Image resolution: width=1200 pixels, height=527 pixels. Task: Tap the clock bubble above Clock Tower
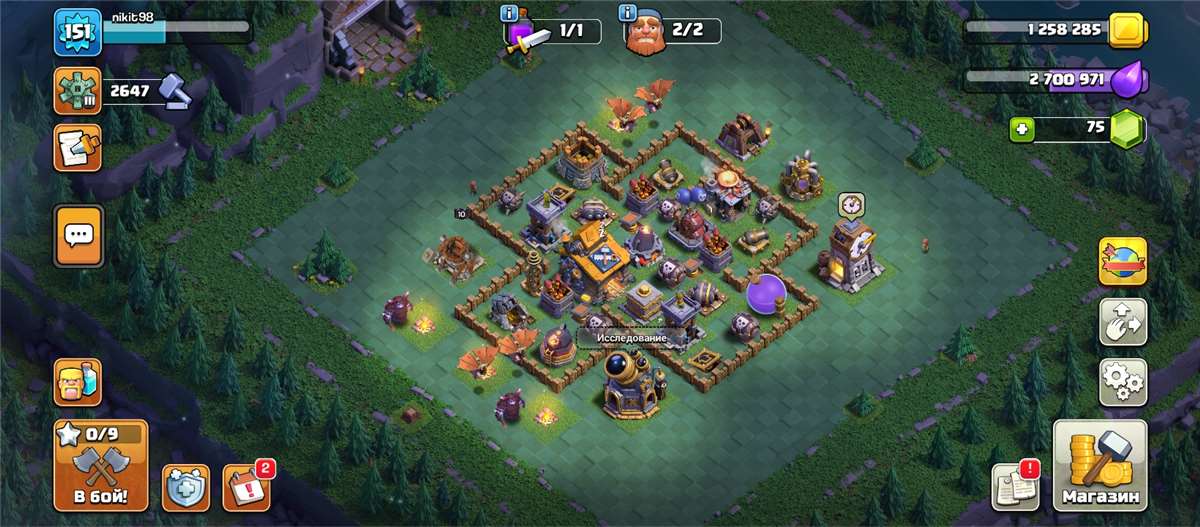[851, 205]
